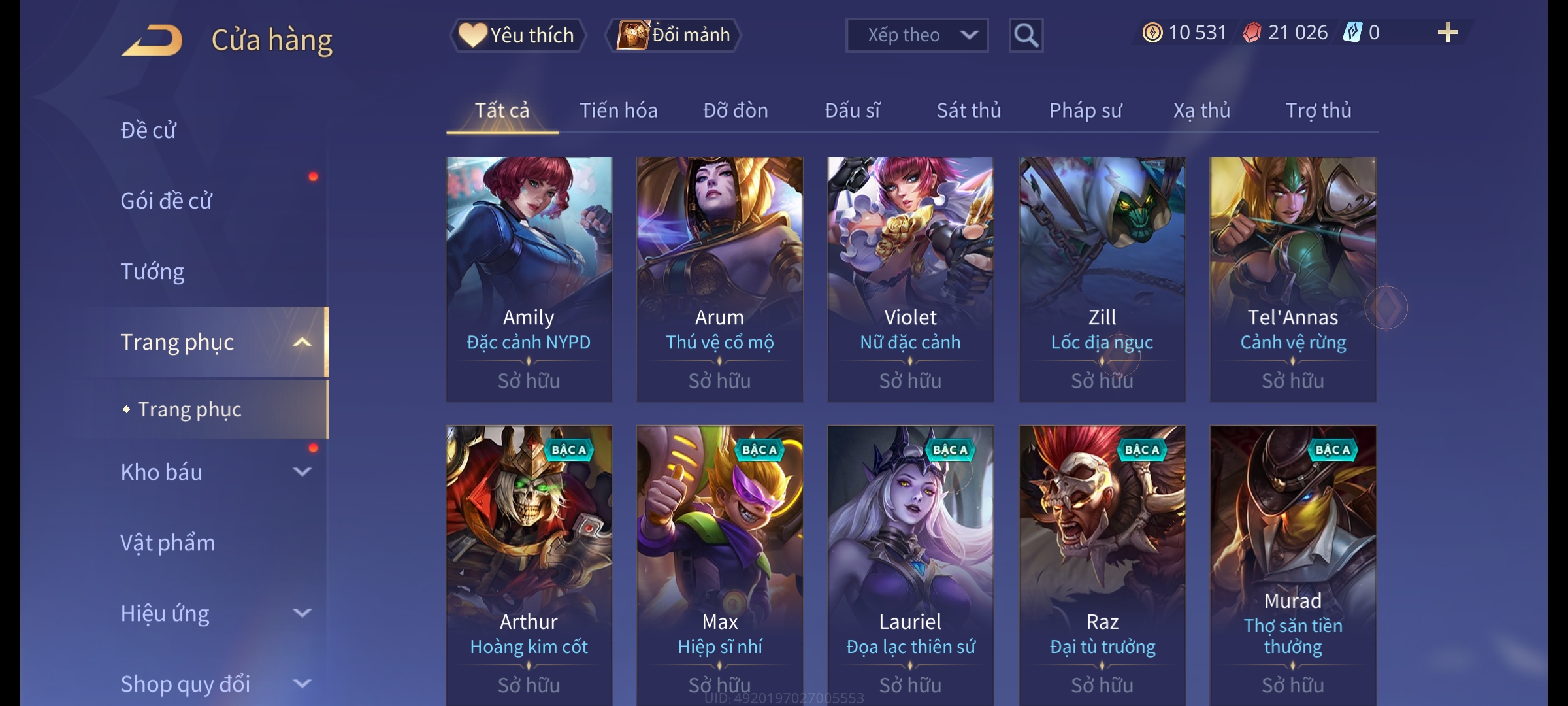The width and height of the screenshot is (1568, 706).
Task: Open the Tướng heroes section
Action: 153,271
